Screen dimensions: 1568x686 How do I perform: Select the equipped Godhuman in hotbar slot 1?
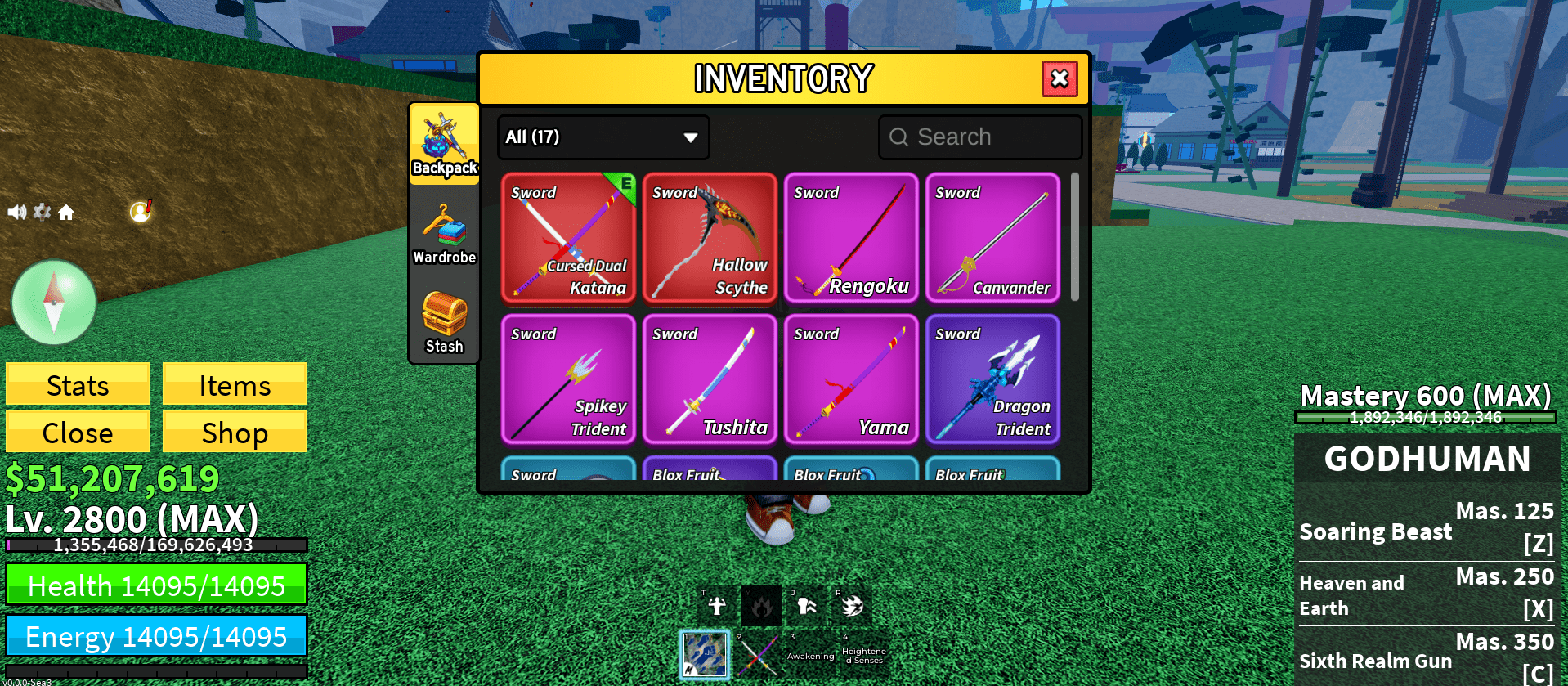click(705, 655)
